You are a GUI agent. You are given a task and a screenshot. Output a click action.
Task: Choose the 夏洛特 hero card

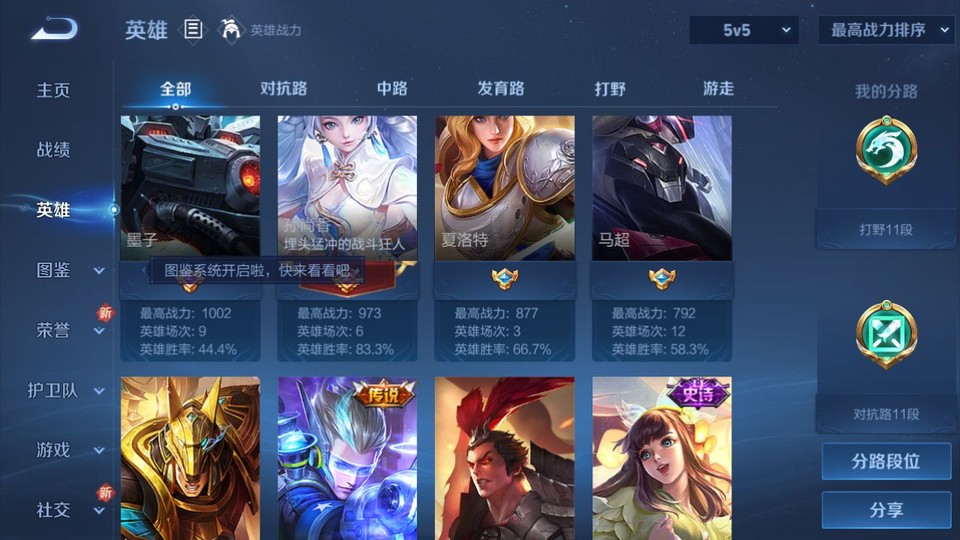pyautogui.click(x=504, y=188)
